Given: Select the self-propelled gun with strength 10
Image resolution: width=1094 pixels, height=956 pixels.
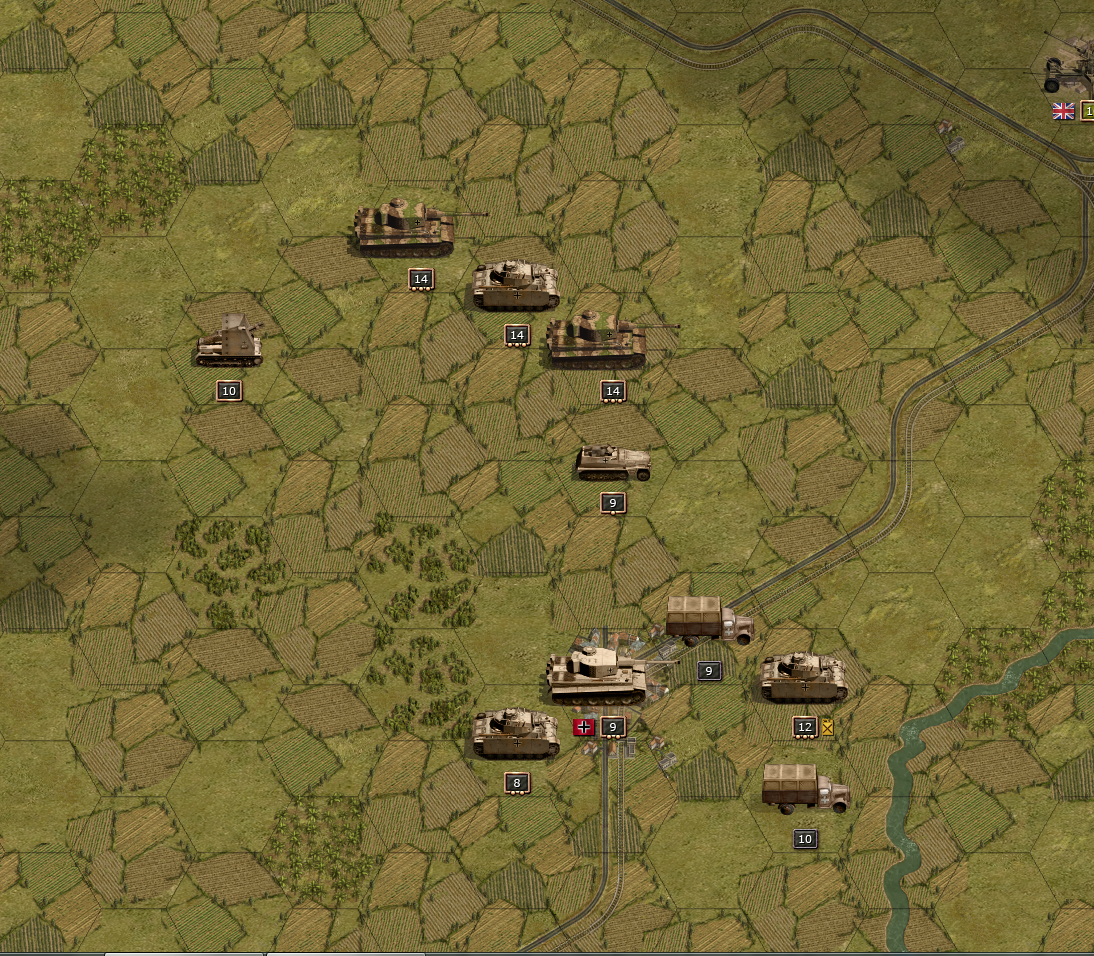Looking at the screenshot, I should [229, 343].
